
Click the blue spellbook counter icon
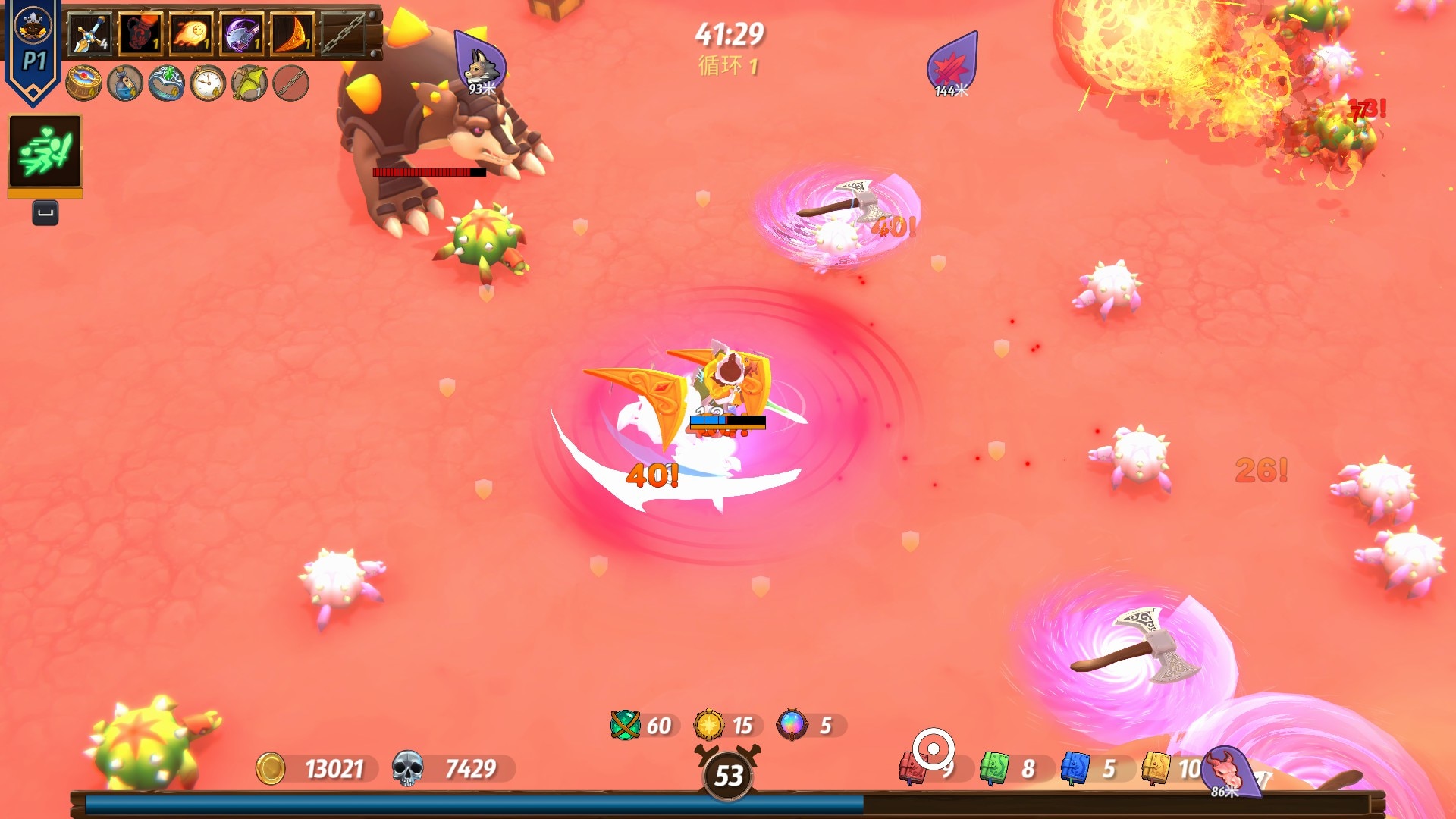point(1075,768)
